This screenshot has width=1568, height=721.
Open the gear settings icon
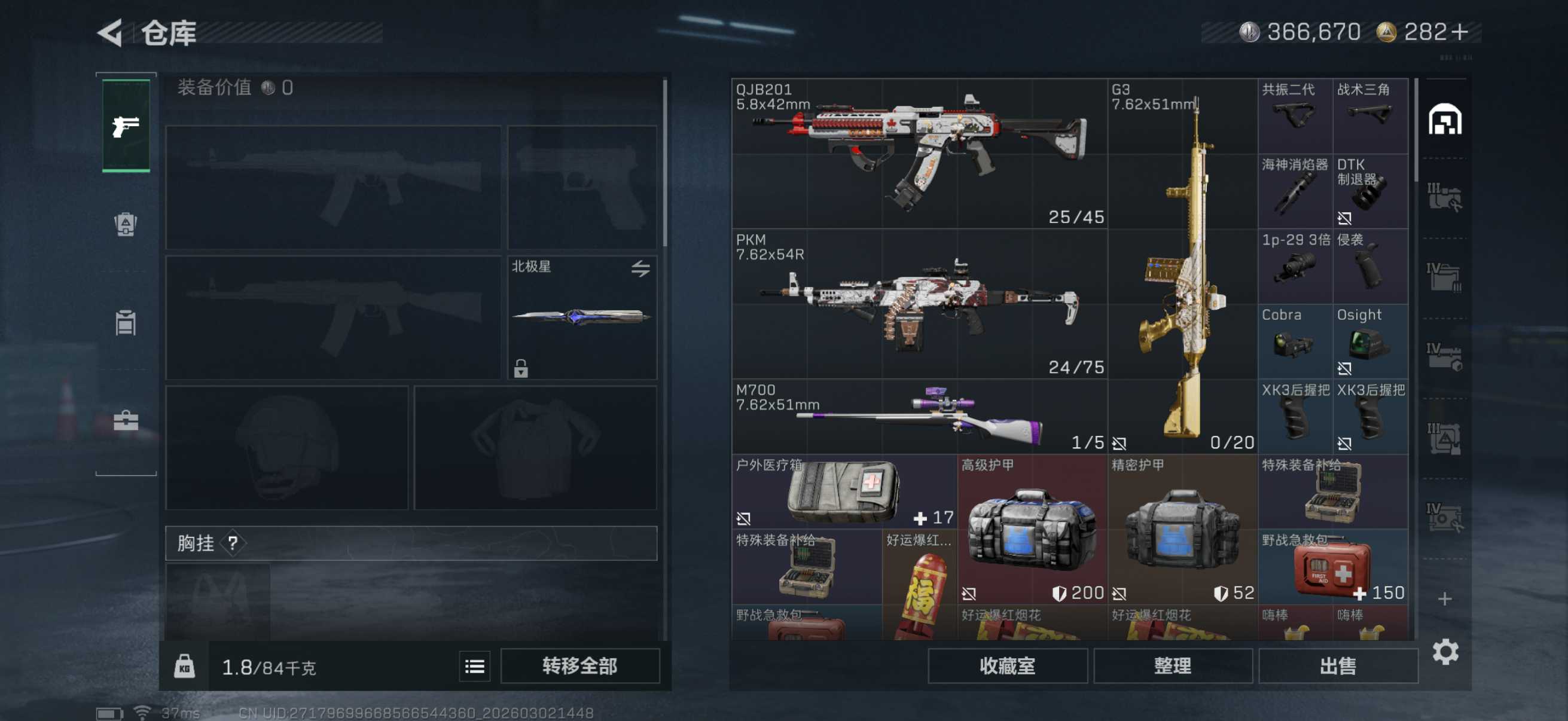(x=1445, y=652)
